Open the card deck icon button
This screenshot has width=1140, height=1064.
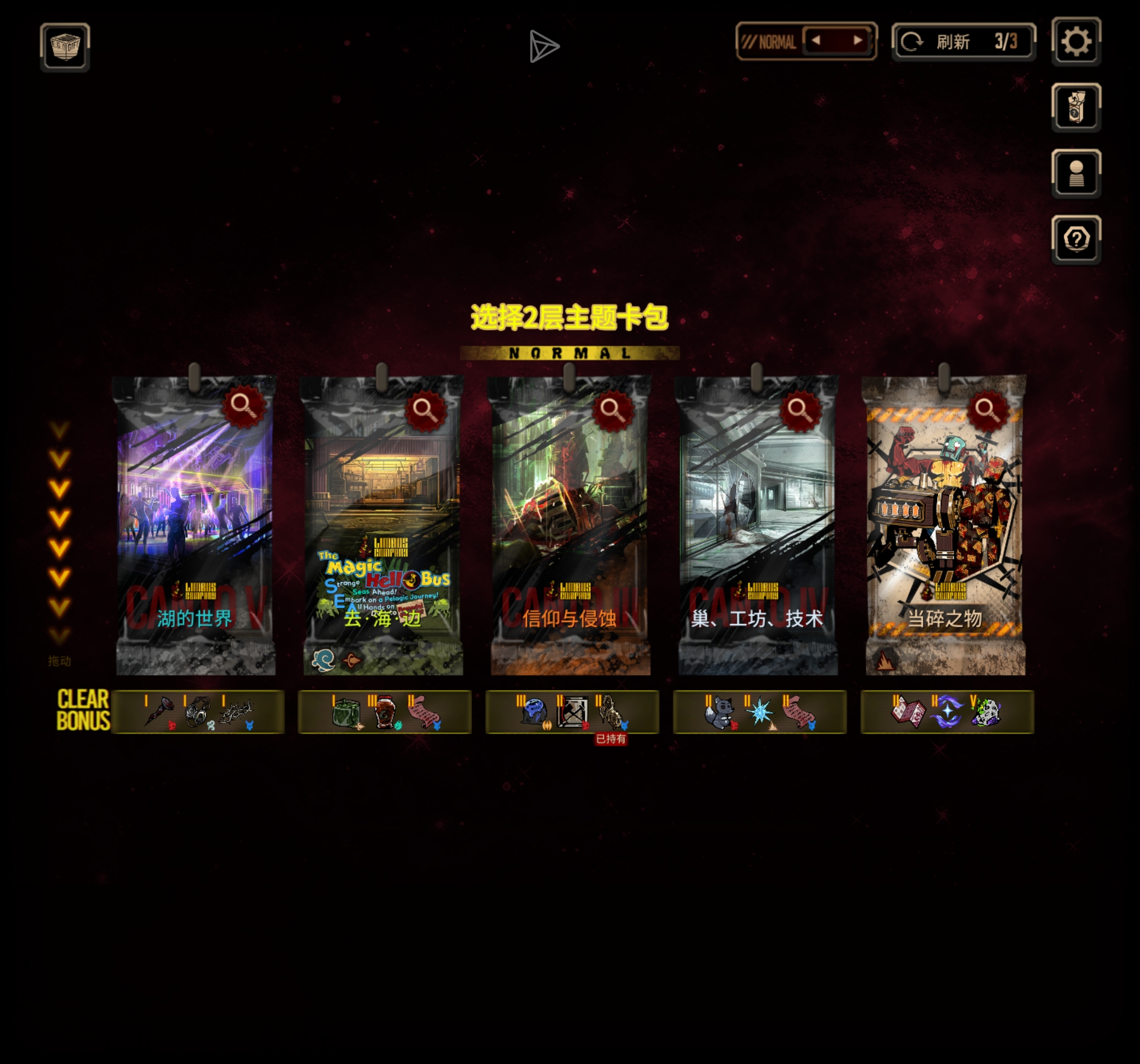click(x=1076, y=107)
